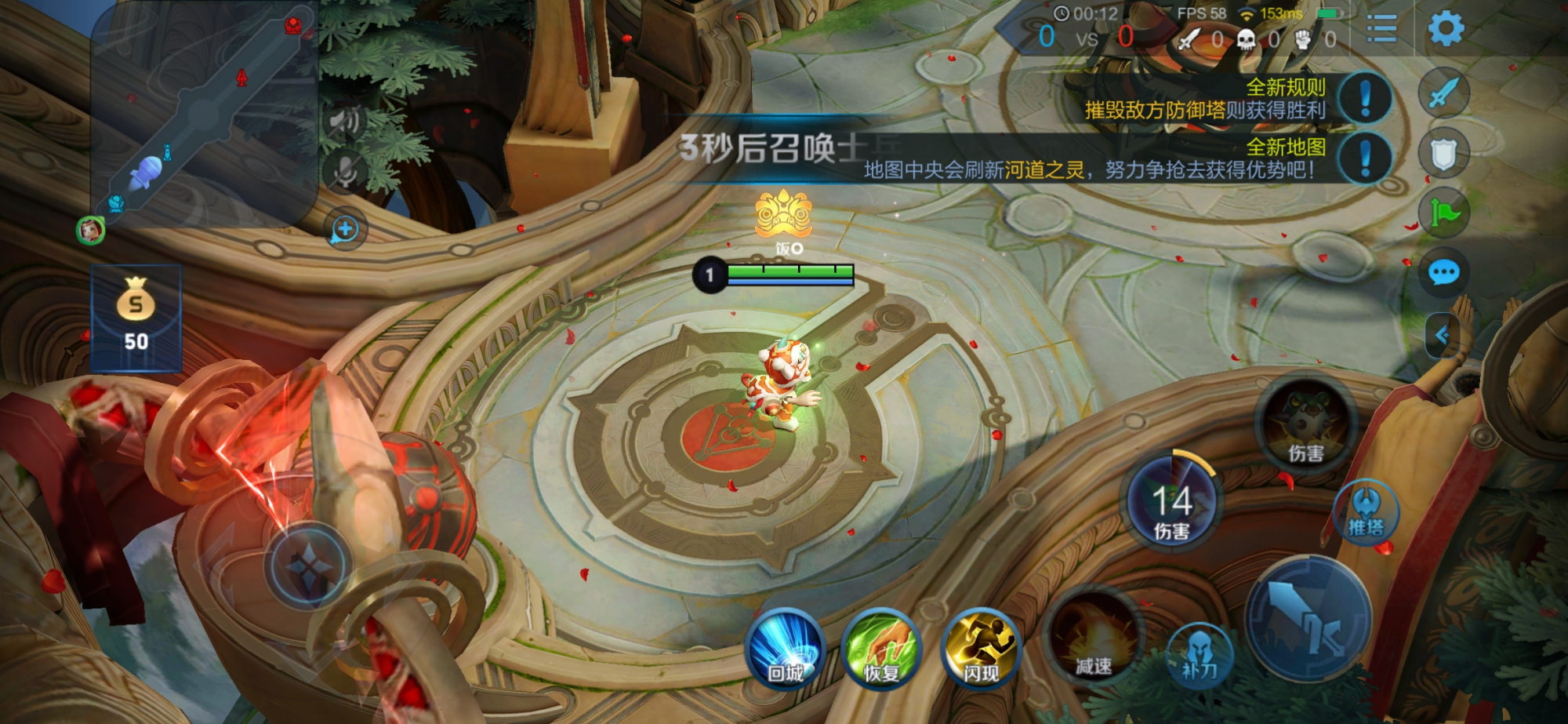Open the settings gear menu

(x=1446, y=29)
